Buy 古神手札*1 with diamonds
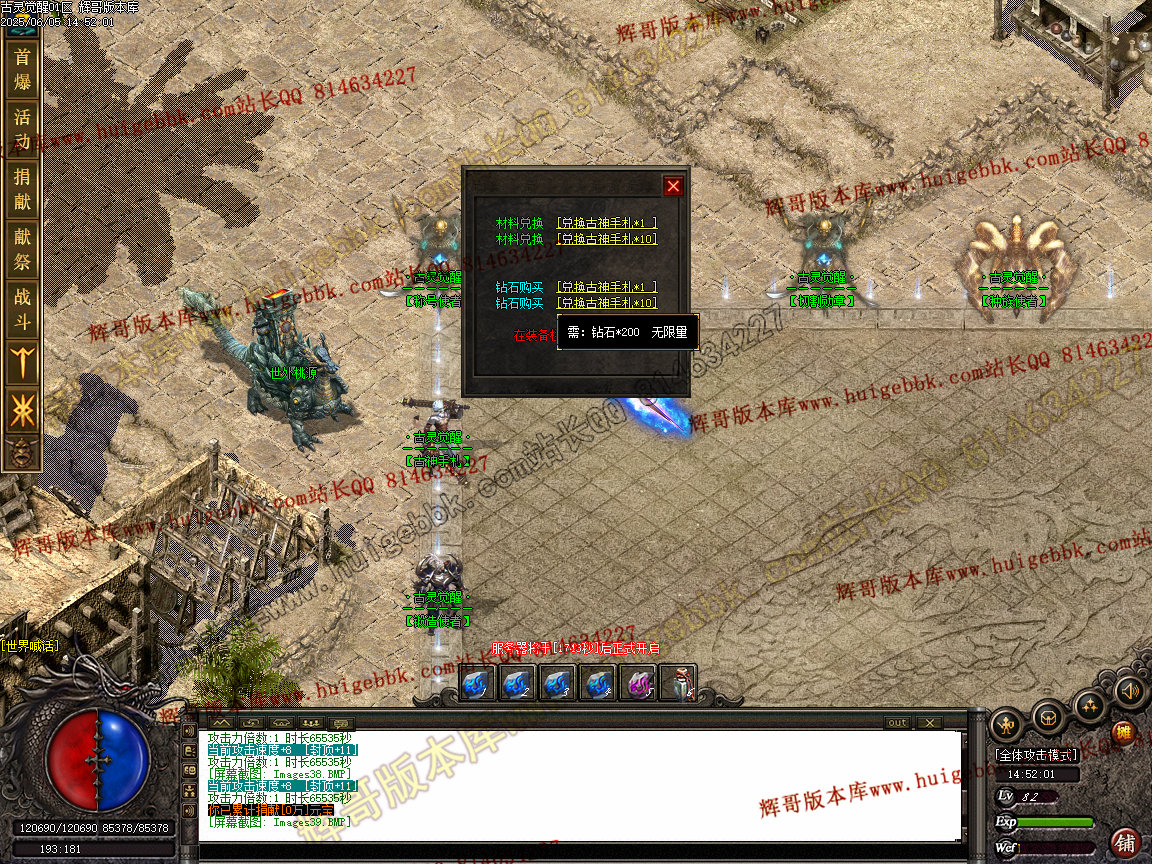The width and height of the screenshot is (1152, 864). click(x=607, y=287)
